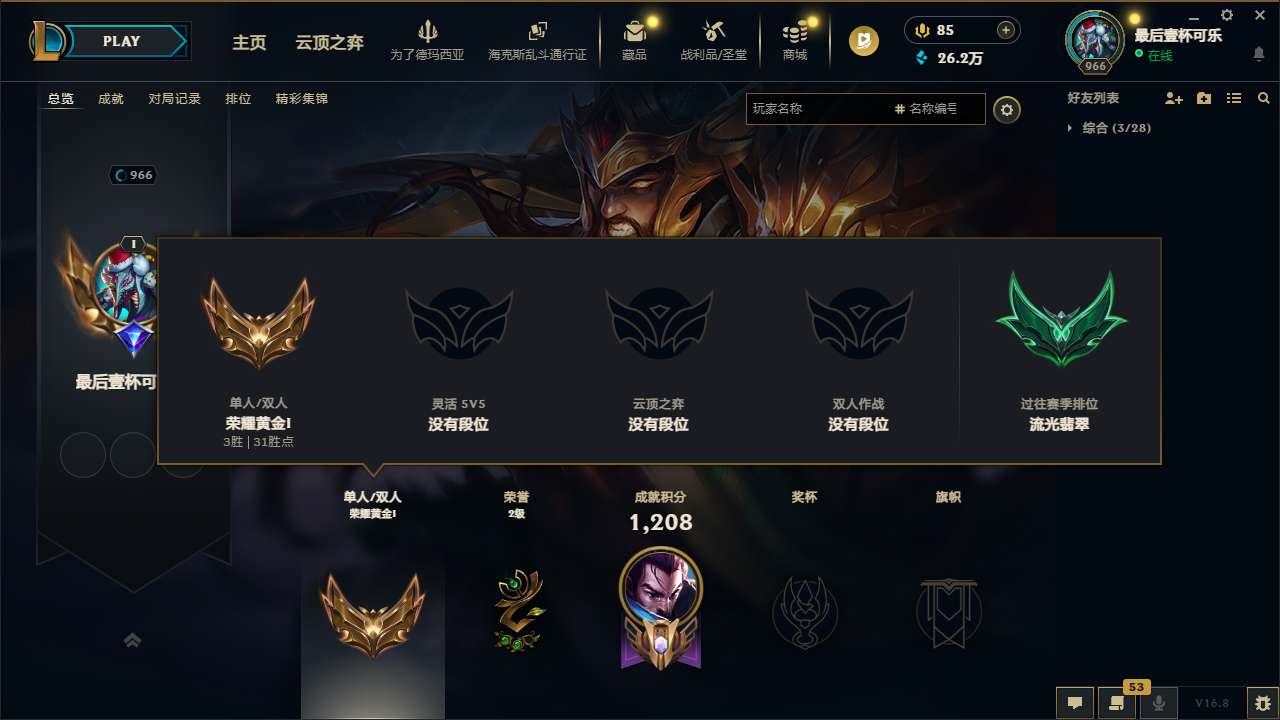Click the bug report icon in bottom bar
This screenshot has width=1280, height=720.
pos(1259,703)
